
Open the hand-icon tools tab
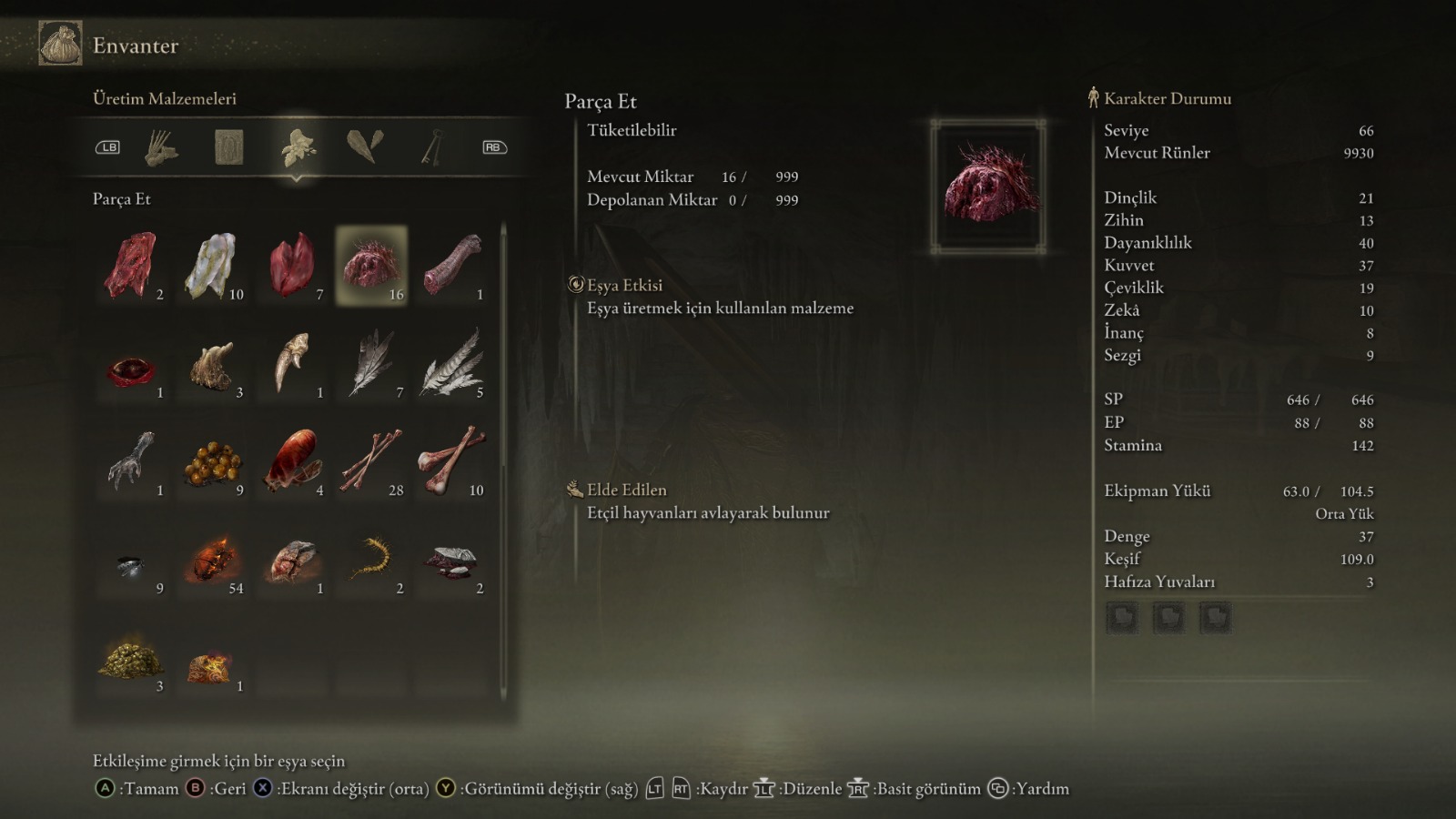[162, 147]
